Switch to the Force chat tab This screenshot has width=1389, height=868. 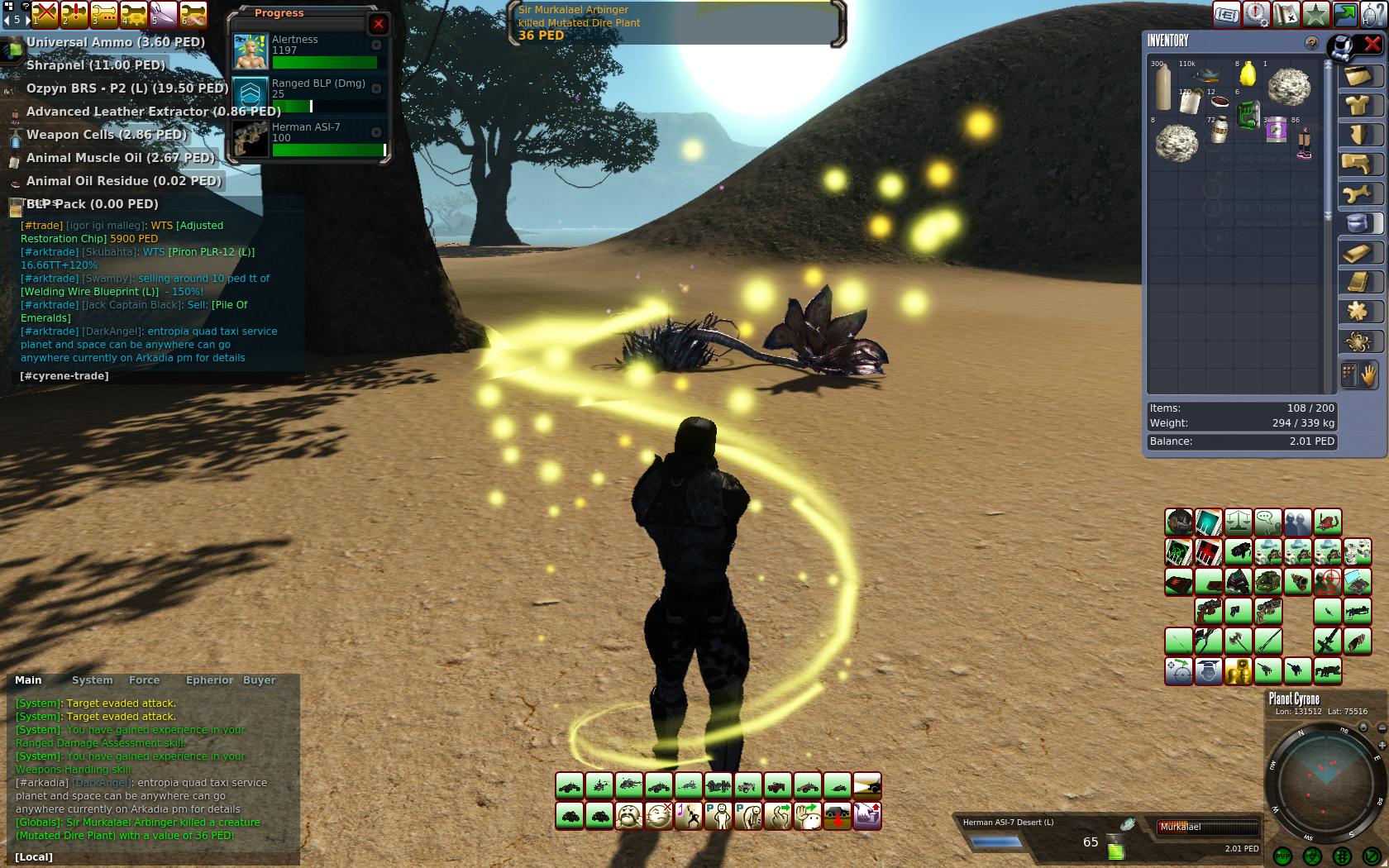click(144, 680)
